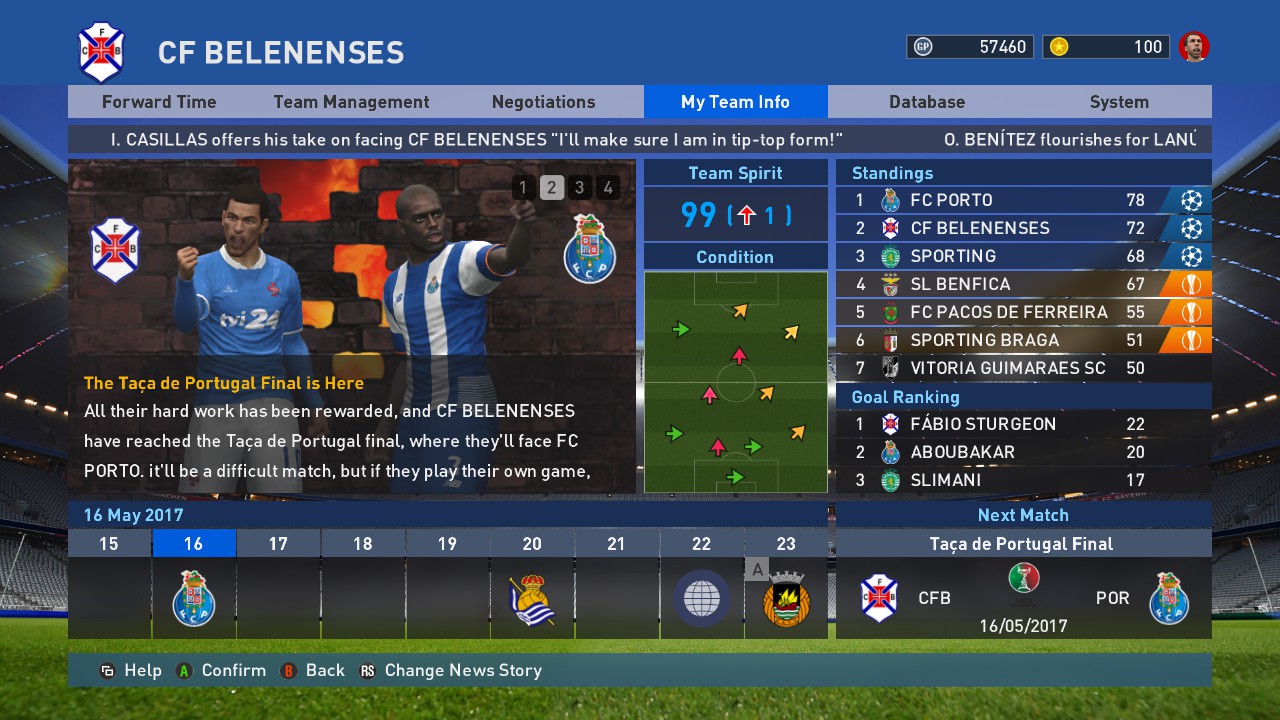
Task: Select calendar day 22 with globe icon
Action: [x=701, y=597]
